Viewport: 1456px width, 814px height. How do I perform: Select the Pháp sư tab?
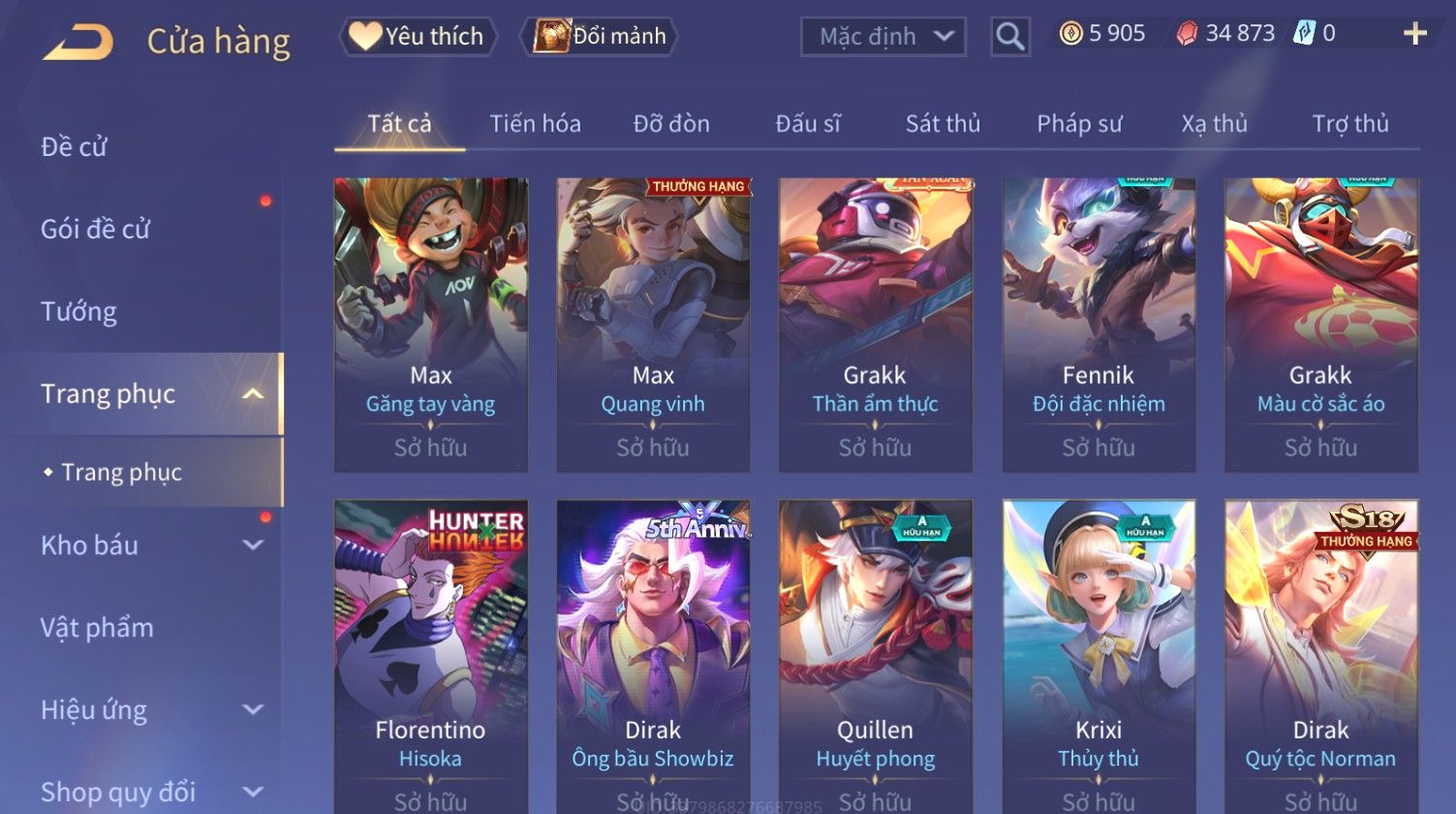(x=1079, y=124)
